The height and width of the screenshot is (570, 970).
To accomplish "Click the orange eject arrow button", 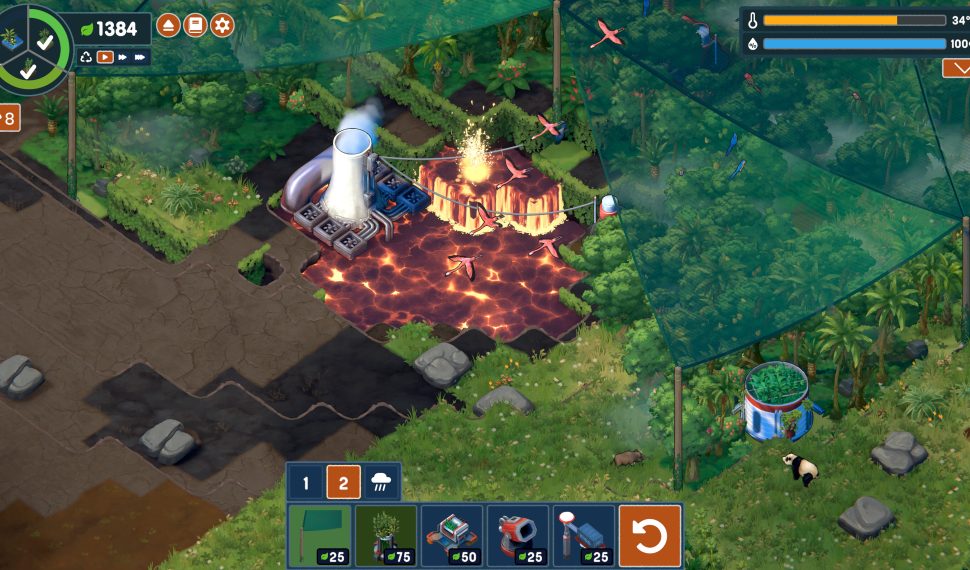I will click(x=168, y=26).
